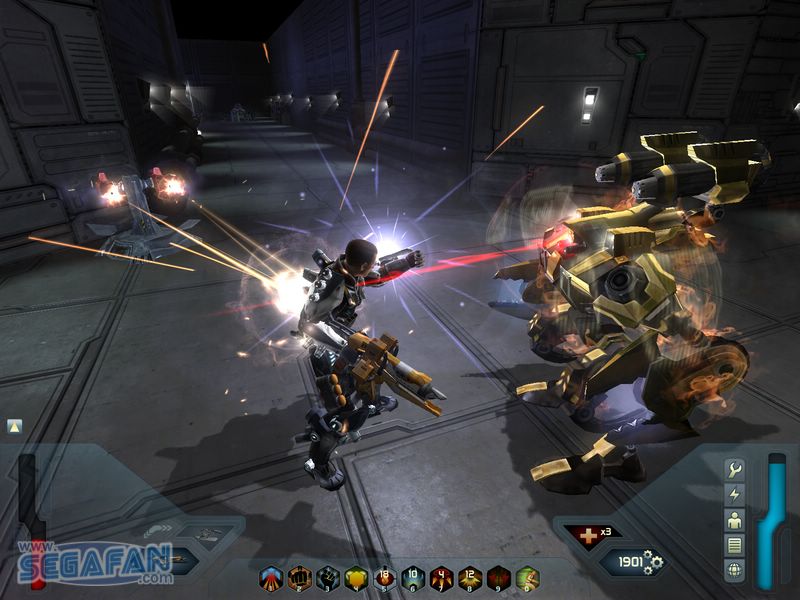Open the lined-page log panel
The height and width of the screenshot is (600, 800).
tap(734, 545)
